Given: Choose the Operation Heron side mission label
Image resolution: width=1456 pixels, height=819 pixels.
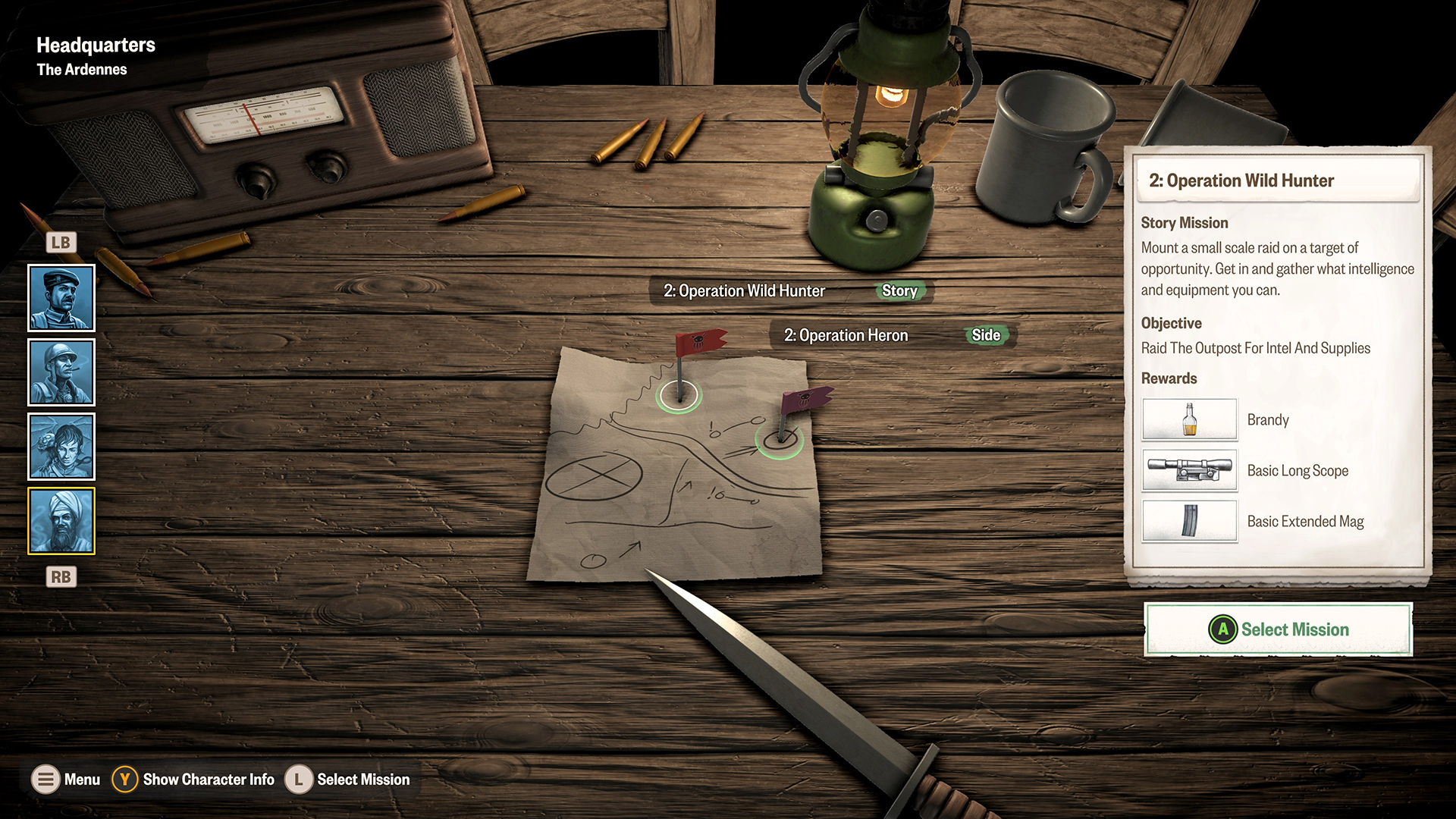Looking at the screenshot, I should (893, 335).
